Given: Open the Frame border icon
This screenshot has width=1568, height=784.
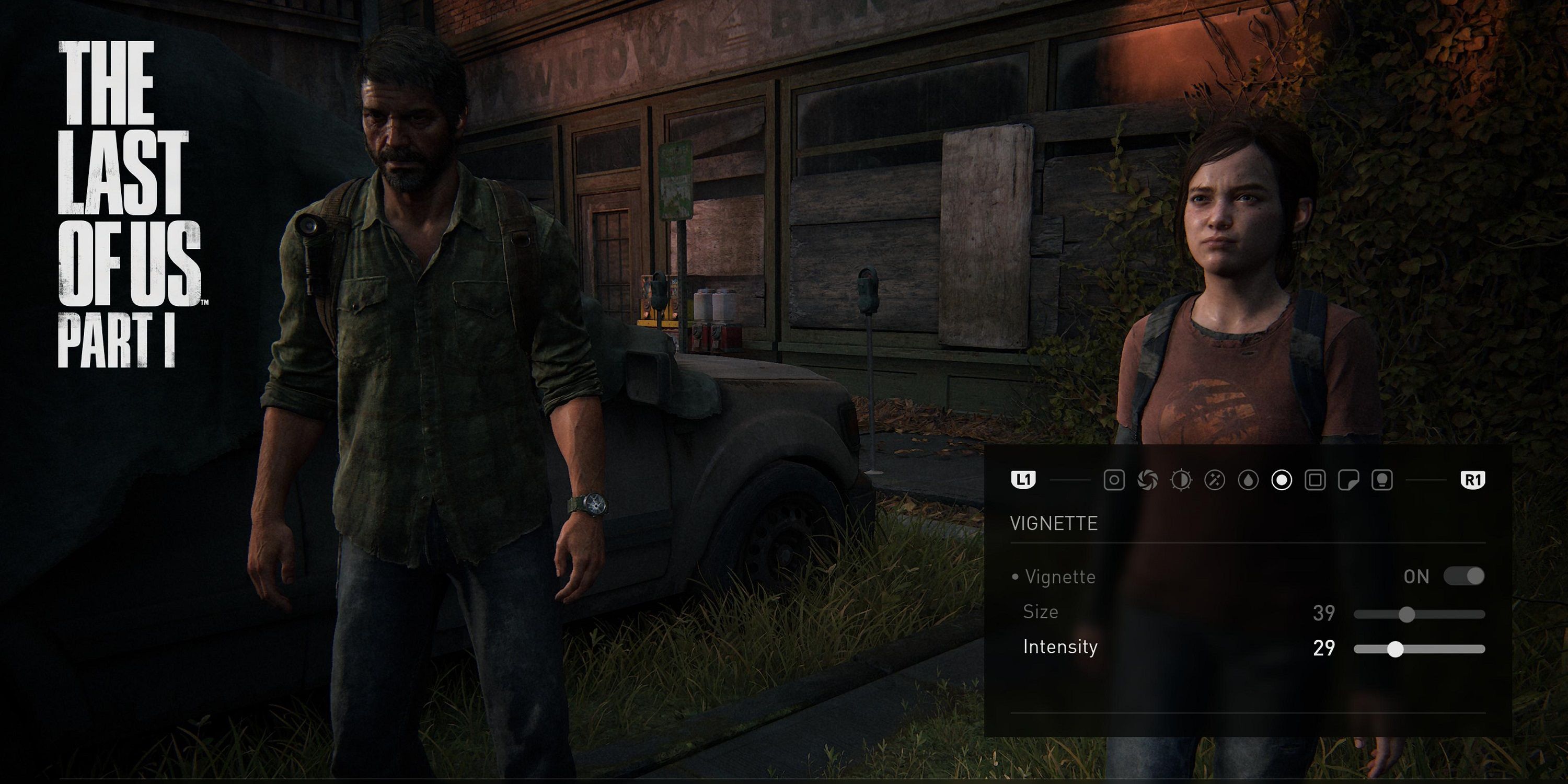Looking at the screenshot, I should (x=1316, y=481).
